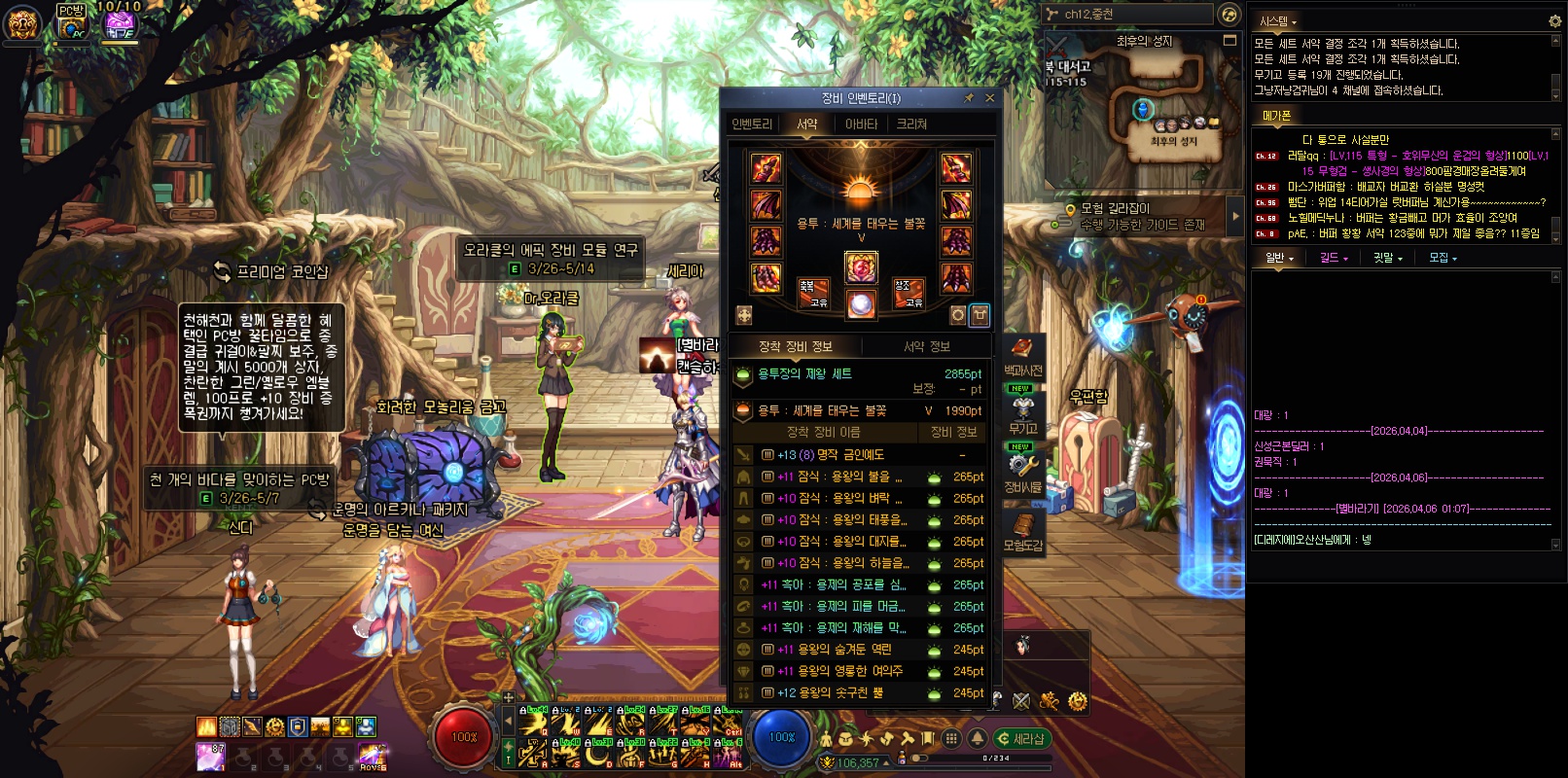
Task: Launch the 장비시뮬 equipment simulator
Action: pyautogui.click(x=1022, y=472)
